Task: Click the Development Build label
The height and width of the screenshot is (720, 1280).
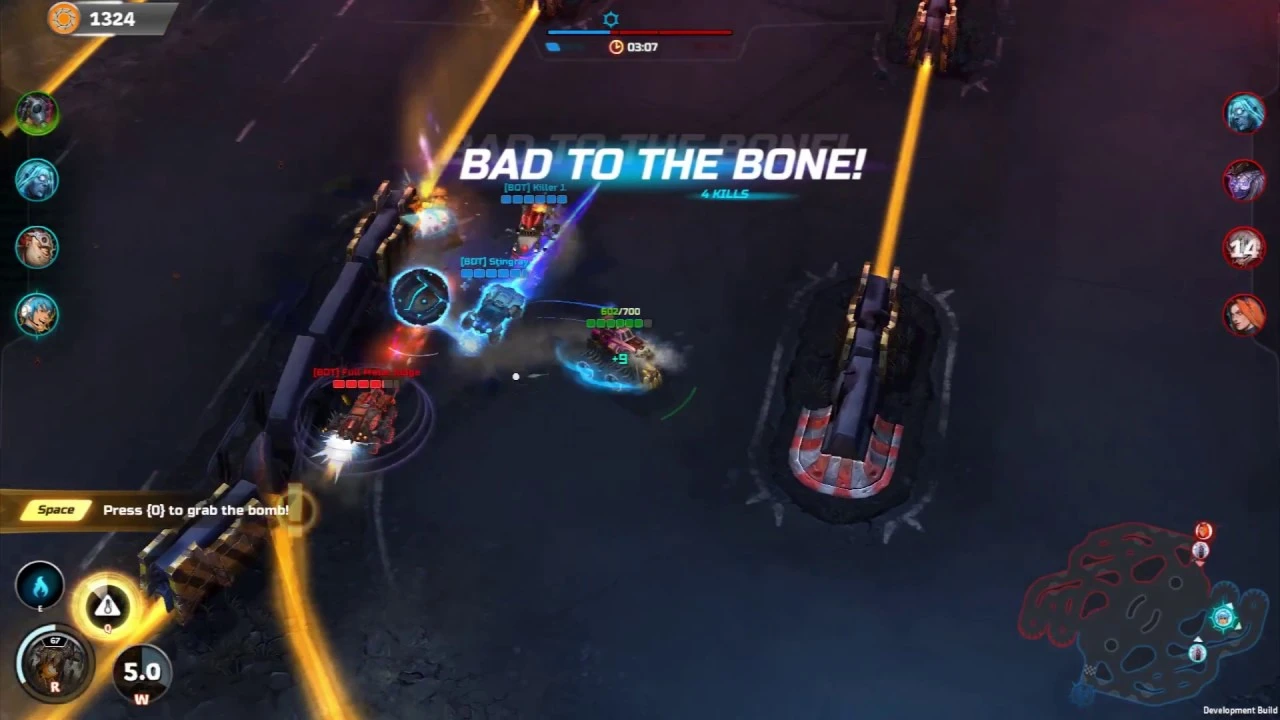Action: (x=1239, y=709)
